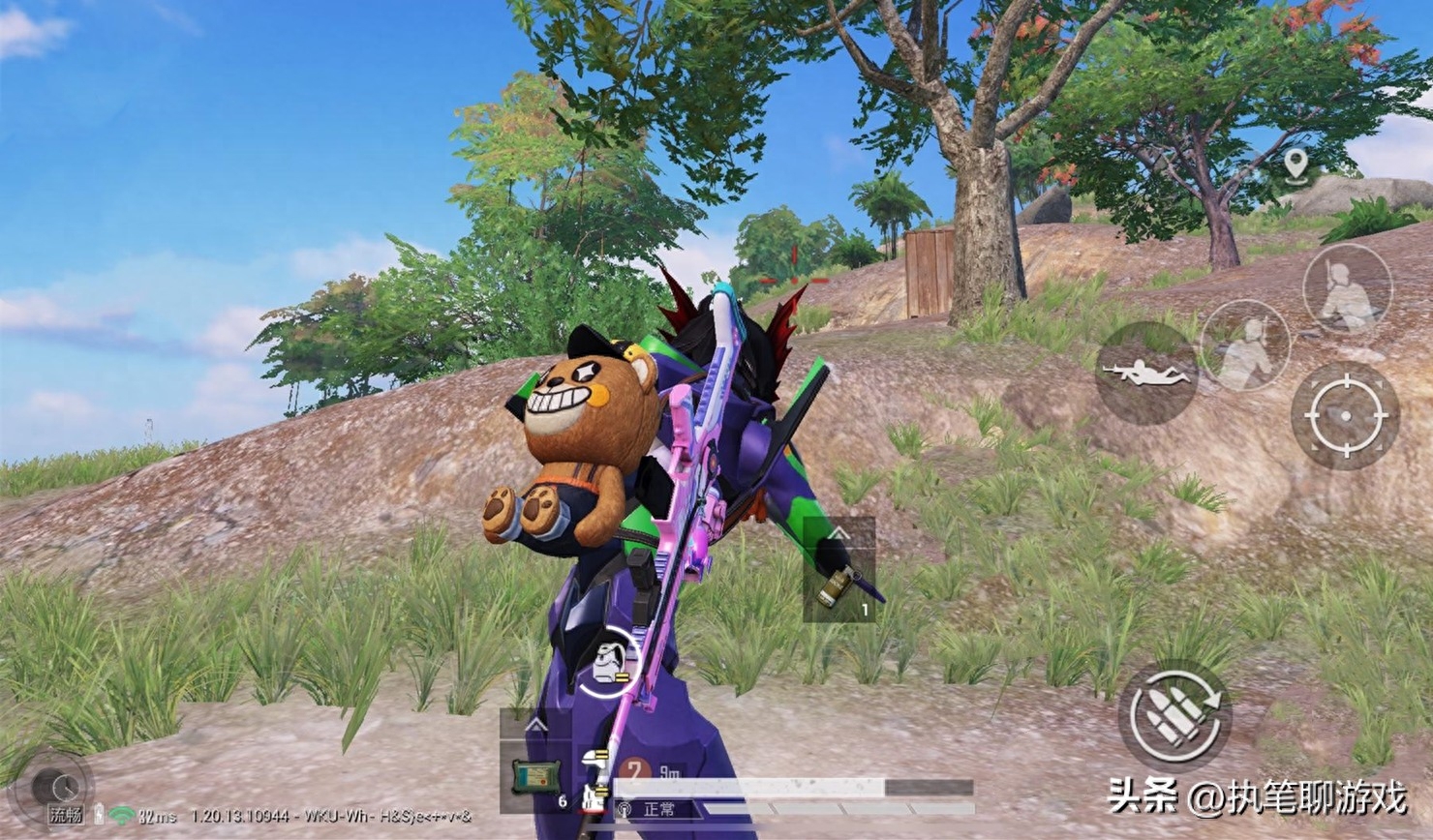Tap the reload ammo button
Image resolution: width=1433 pixels, height=840 pixels.
(1174, 717)
